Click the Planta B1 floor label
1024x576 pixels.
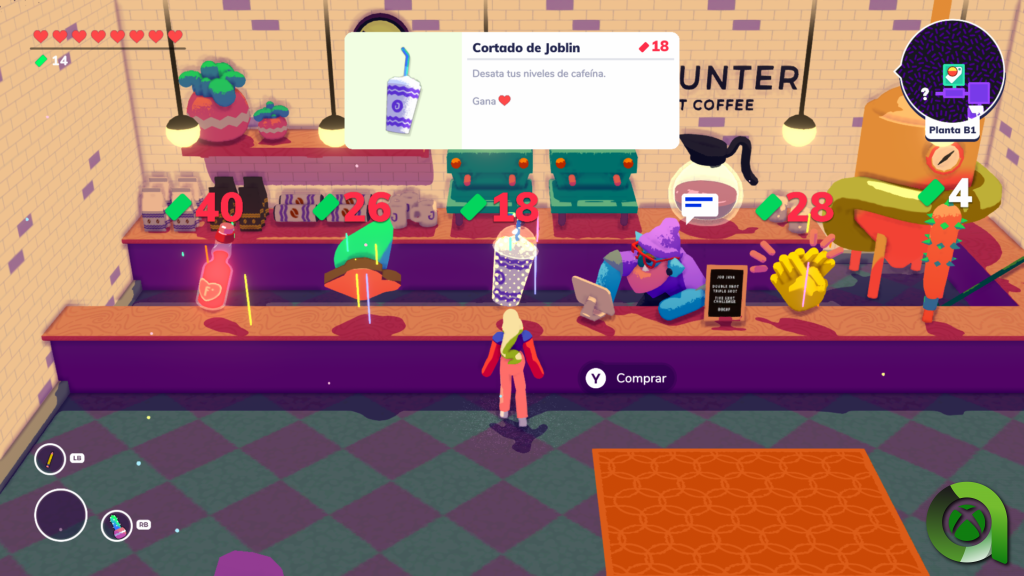pos(952,129)
